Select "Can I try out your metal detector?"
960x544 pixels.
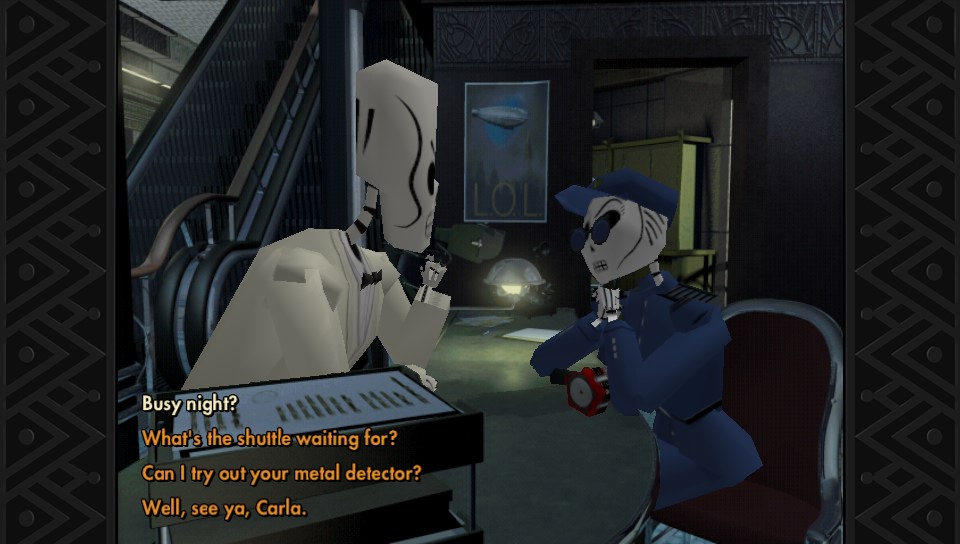click(281, 472)
